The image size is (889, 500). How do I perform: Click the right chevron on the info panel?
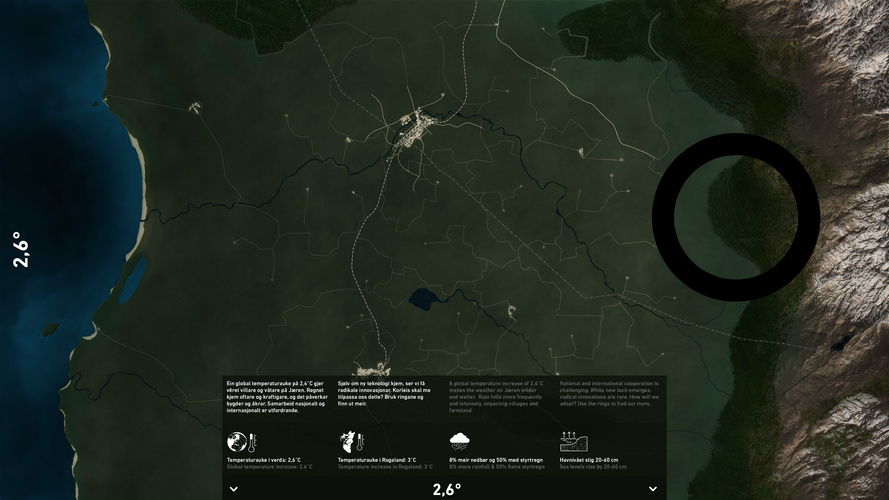point(653,489)
